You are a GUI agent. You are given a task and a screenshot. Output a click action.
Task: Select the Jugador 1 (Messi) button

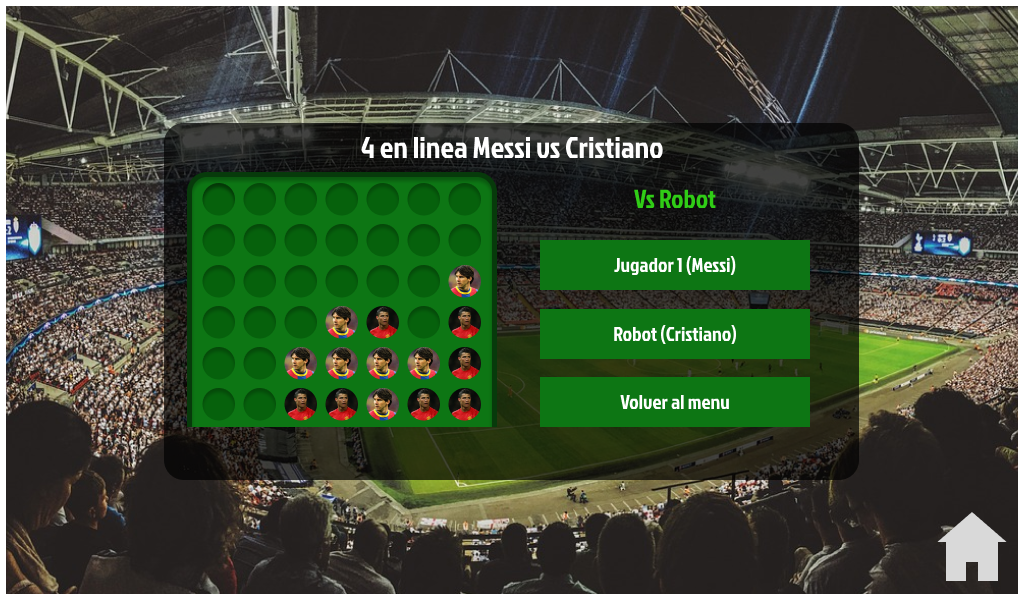point(674,265)
